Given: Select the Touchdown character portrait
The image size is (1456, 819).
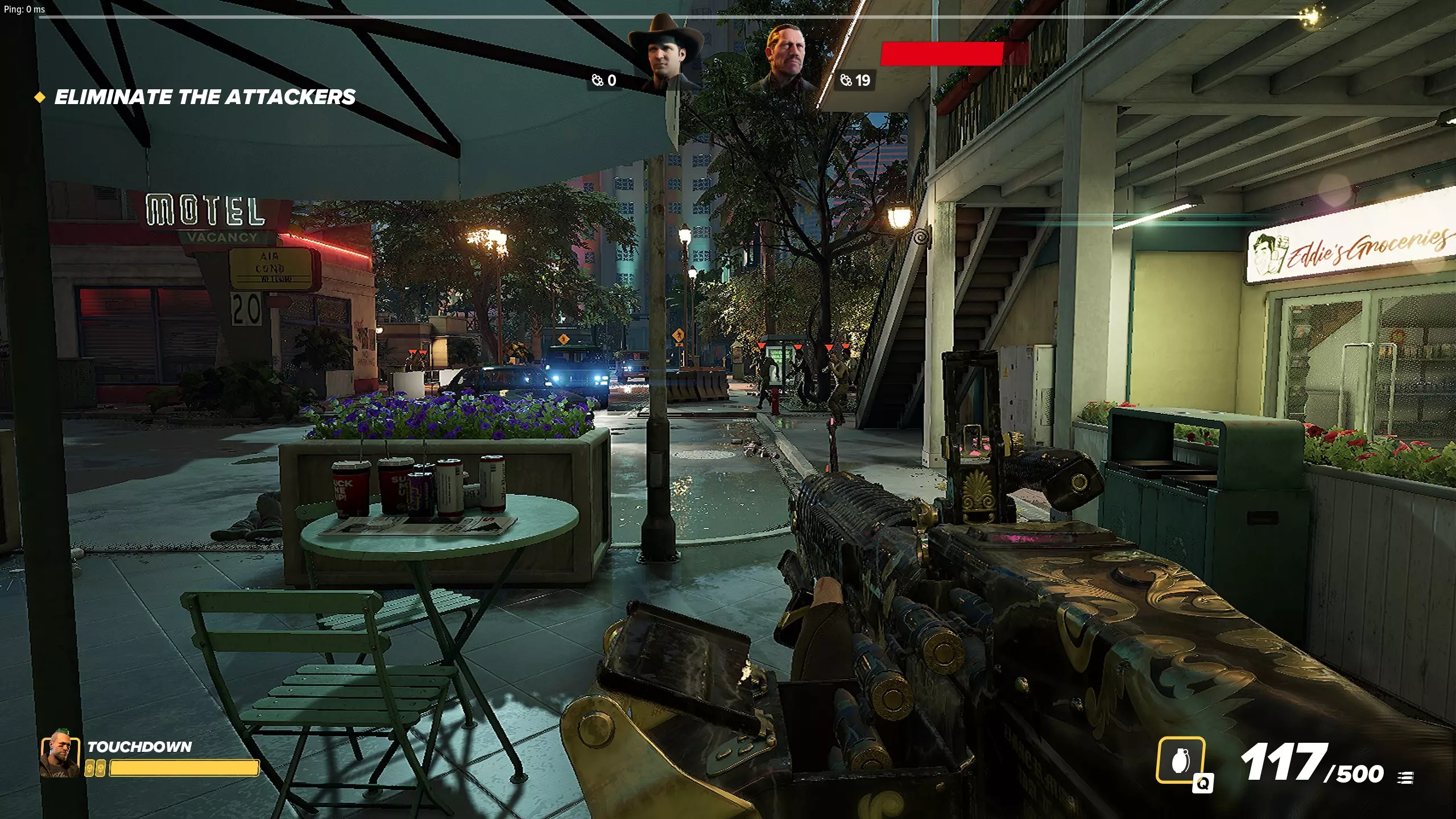Looking at the screenshot, I should (x=60, y=754).
